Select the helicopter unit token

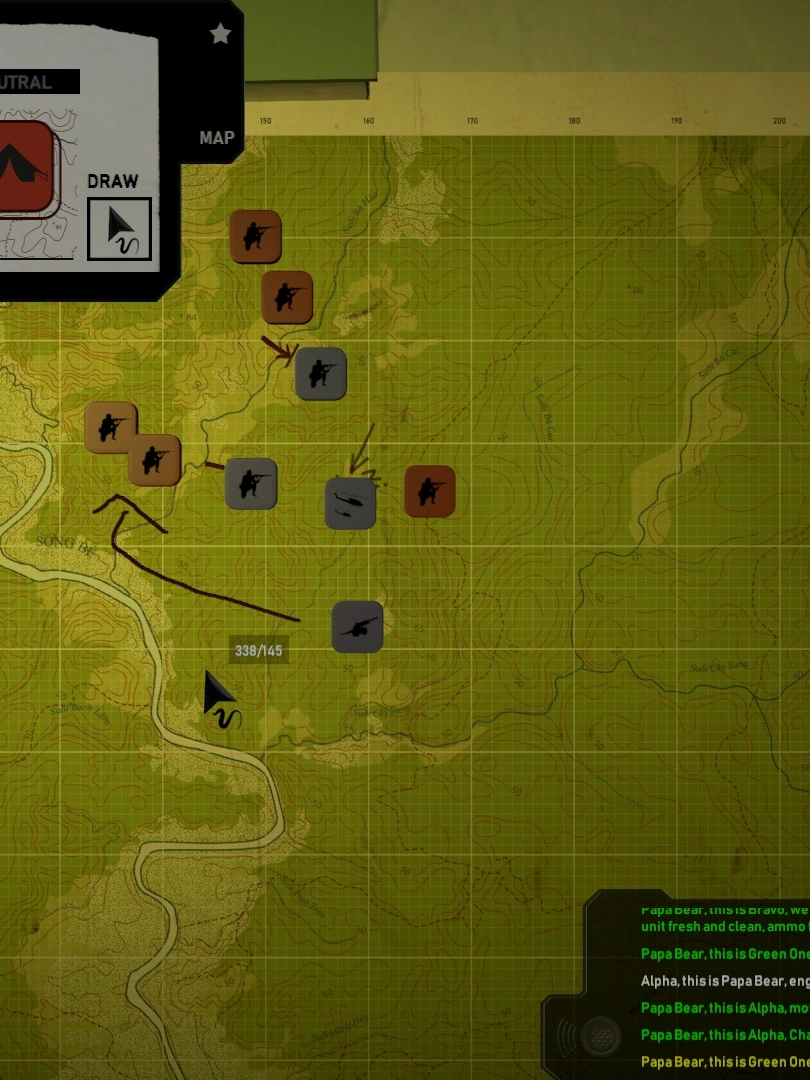(350, 502)
